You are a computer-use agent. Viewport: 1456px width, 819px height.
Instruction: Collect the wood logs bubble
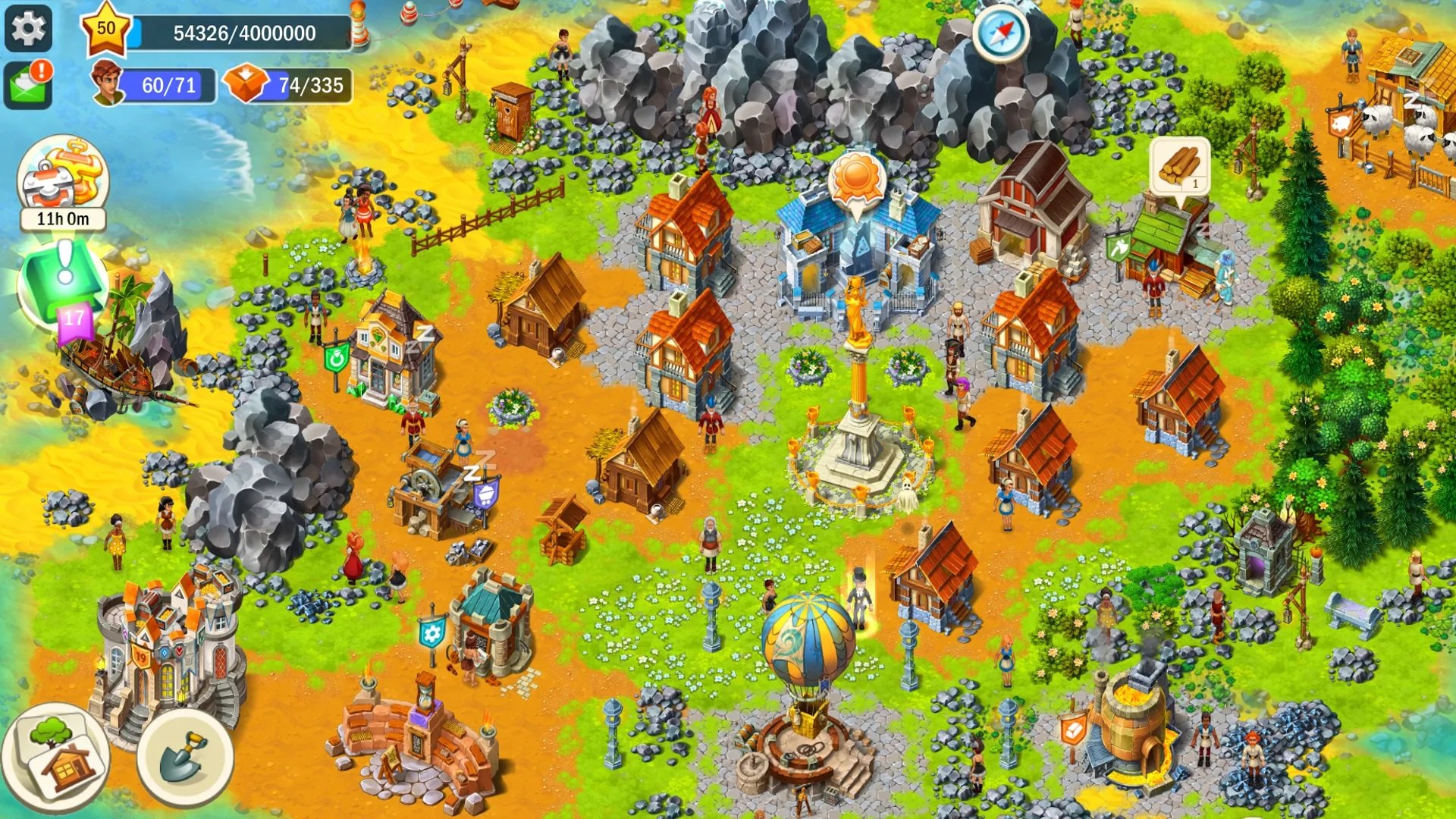point(1178,167)
